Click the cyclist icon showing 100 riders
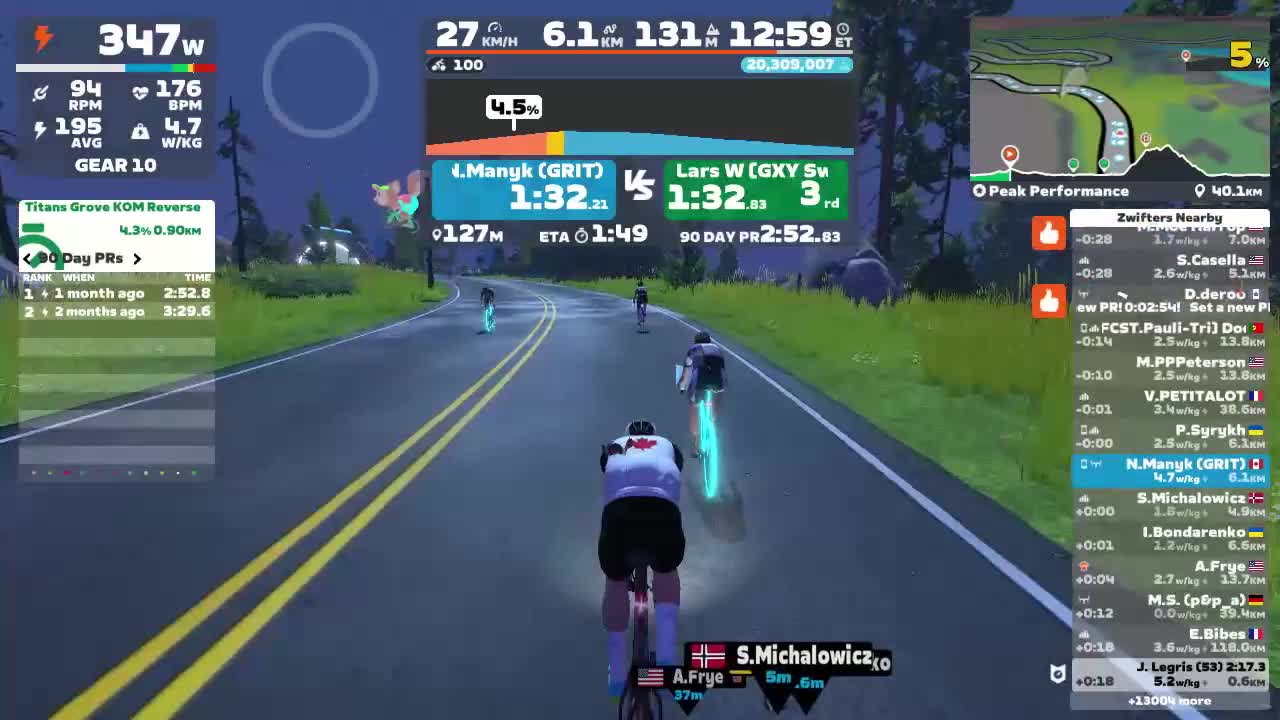The width and height of the screenshot is (1280, 720). [x=438, y=65]
